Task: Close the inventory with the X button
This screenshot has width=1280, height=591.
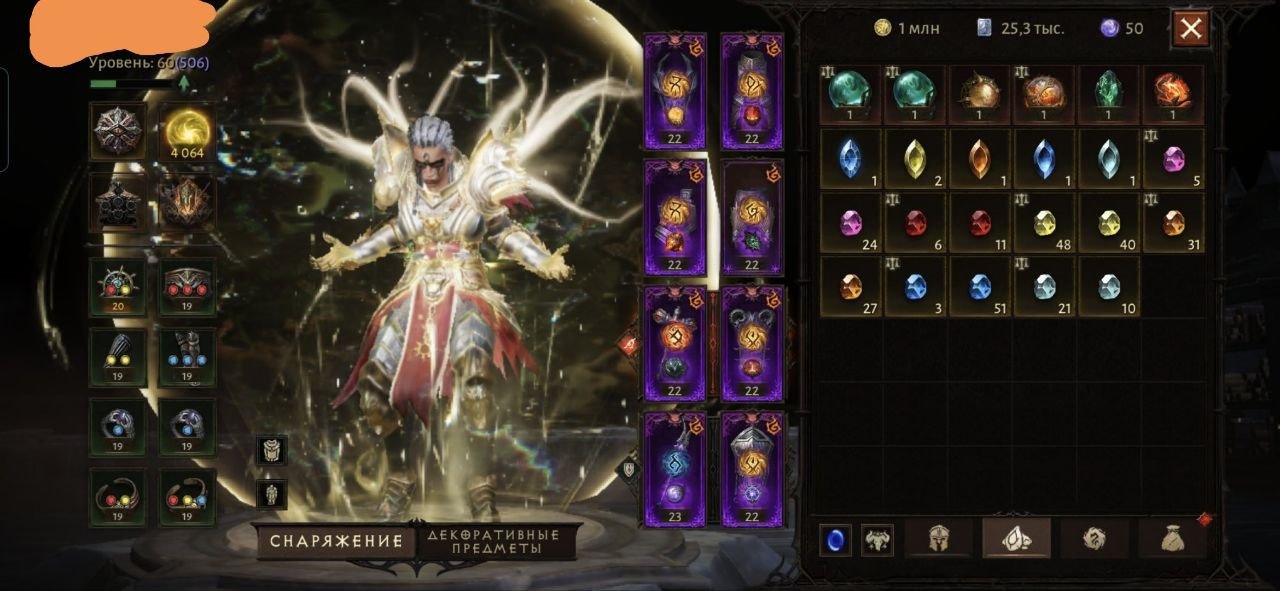Action: (1190, 29)
